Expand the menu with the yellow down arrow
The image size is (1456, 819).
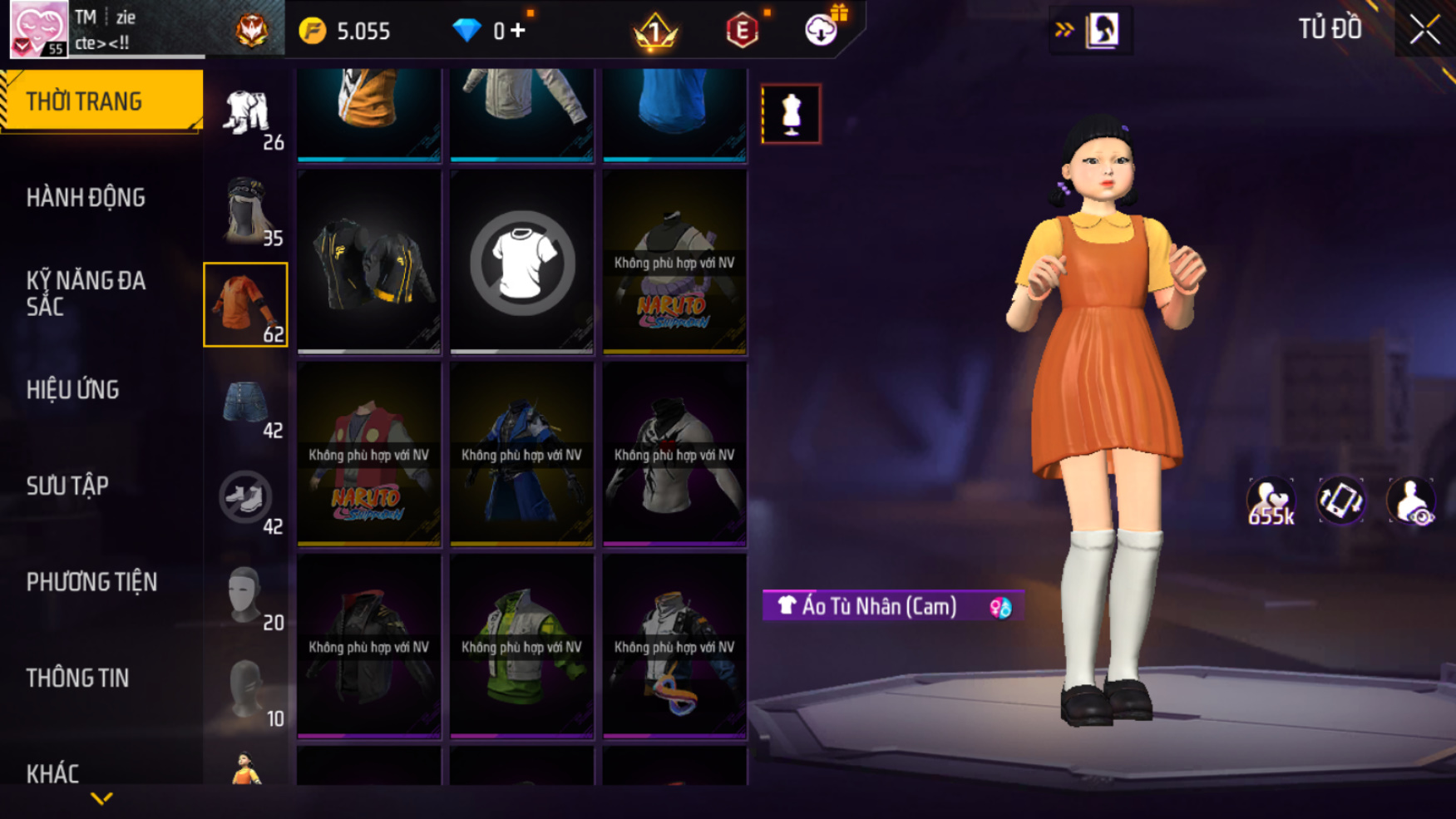click(x=101, y=799)
